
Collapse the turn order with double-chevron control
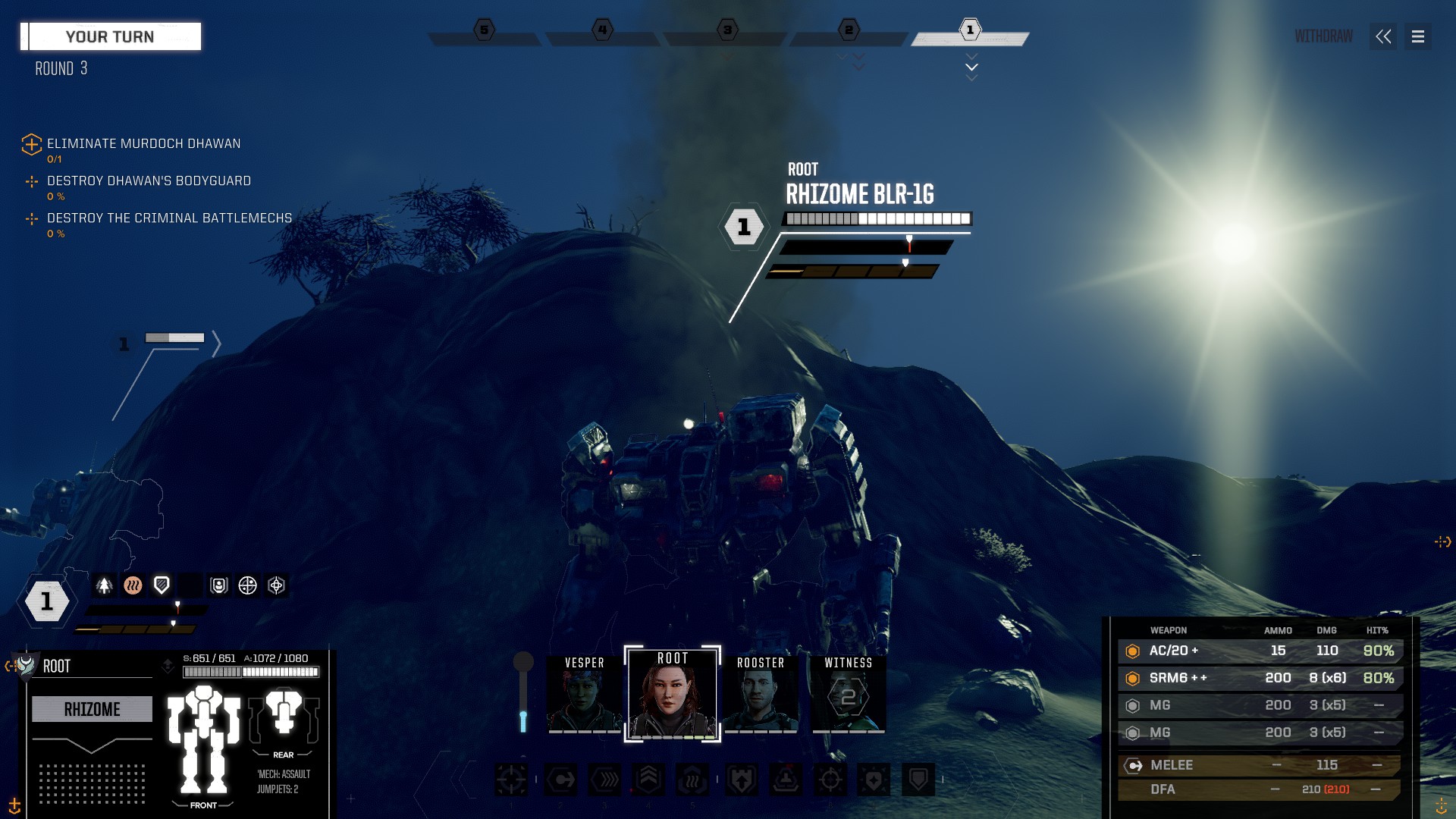[1383, 36]
